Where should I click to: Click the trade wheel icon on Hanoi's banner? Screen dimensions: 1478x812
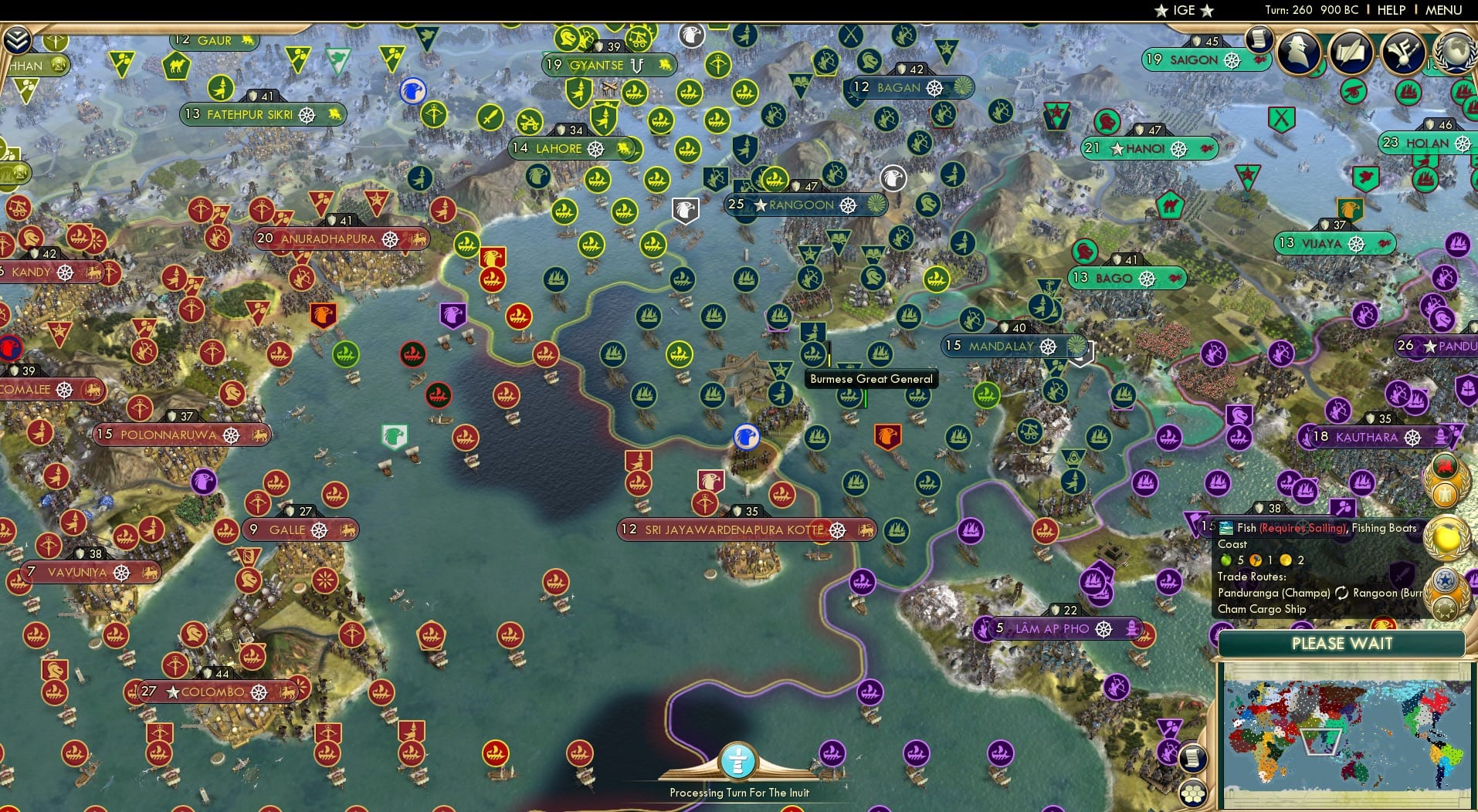click(x=1179, y=149)
